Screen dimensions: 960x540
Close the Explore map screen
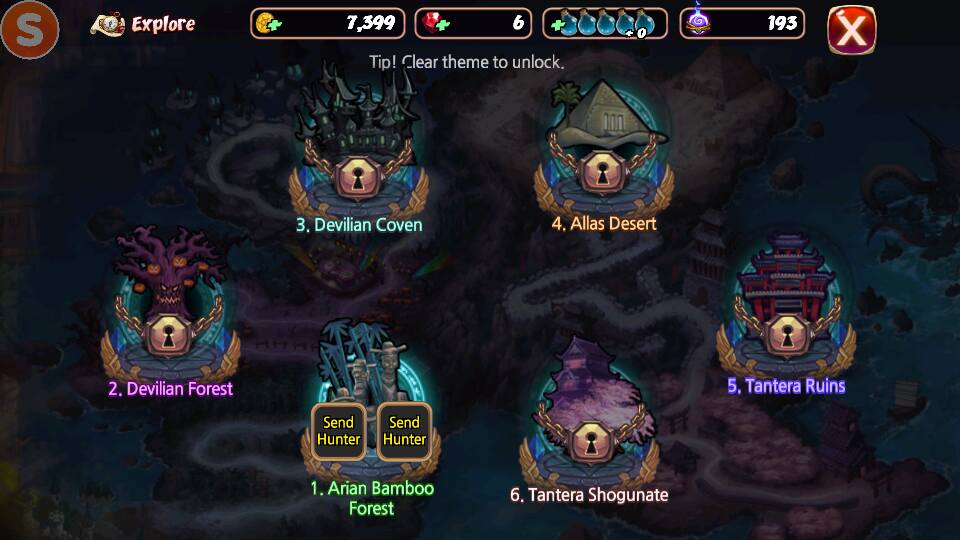(x=851, y=30)
